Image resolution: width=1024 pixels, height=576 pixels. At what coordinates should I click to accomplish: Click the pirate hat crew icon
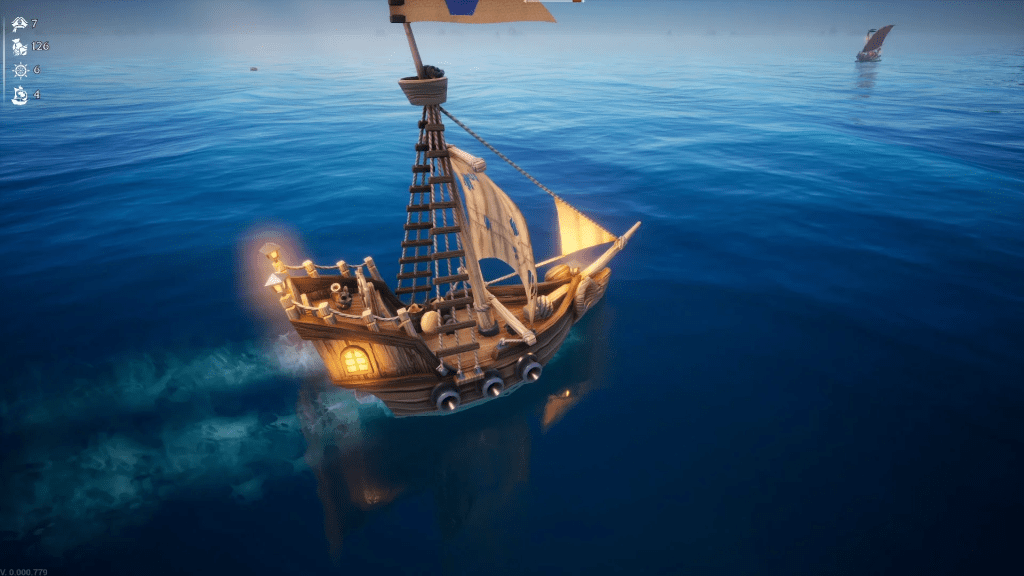[19, 23]
